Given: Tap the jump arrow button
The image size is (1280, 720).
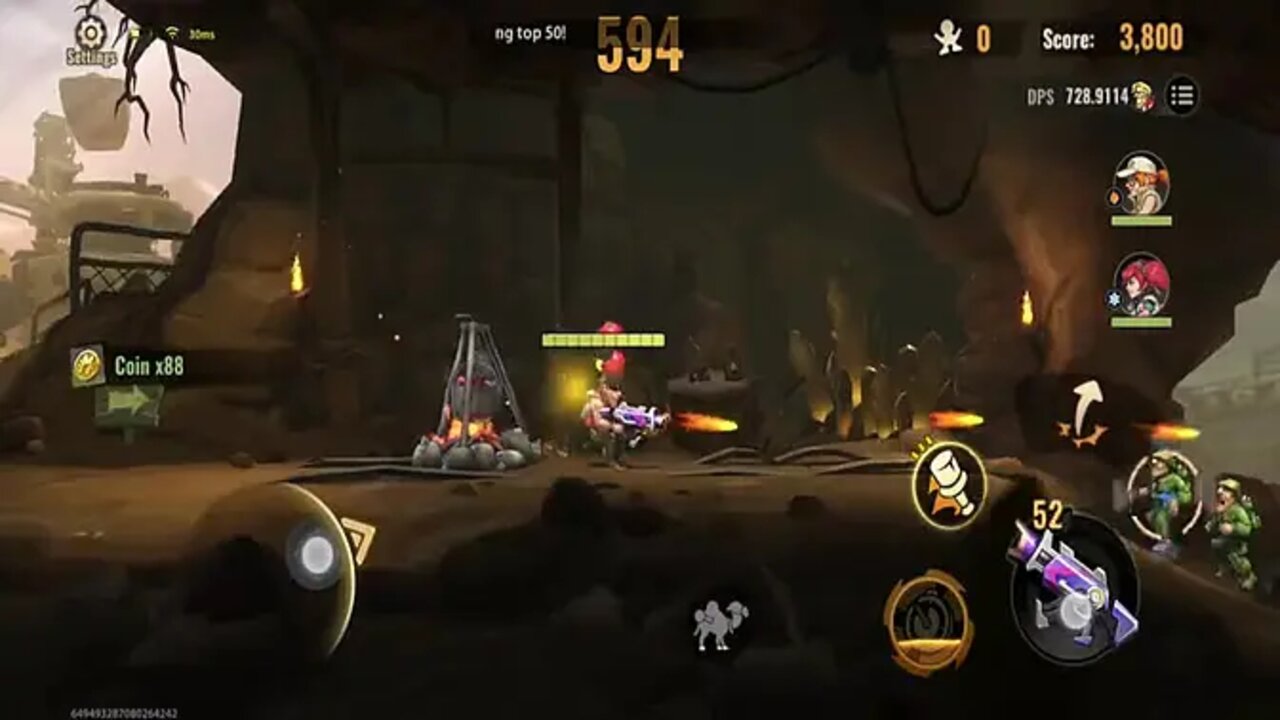Looking at the screenshot, I should pos(1084,411).
